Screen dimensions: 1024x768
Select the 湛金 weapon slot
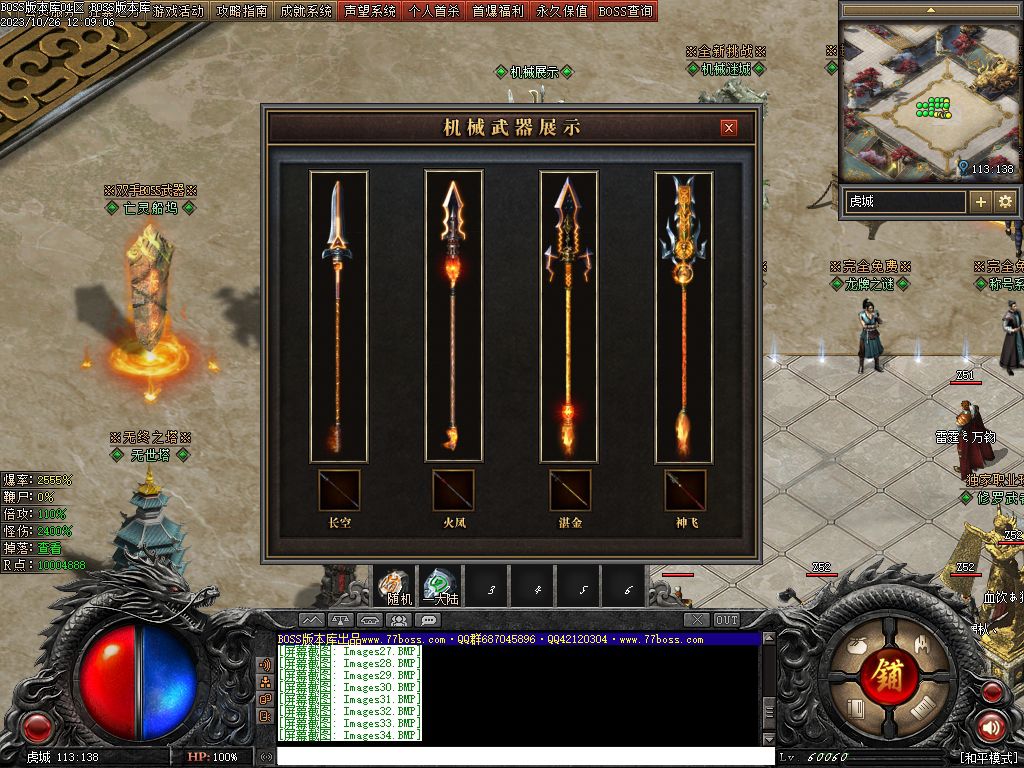tap(570, 490)
